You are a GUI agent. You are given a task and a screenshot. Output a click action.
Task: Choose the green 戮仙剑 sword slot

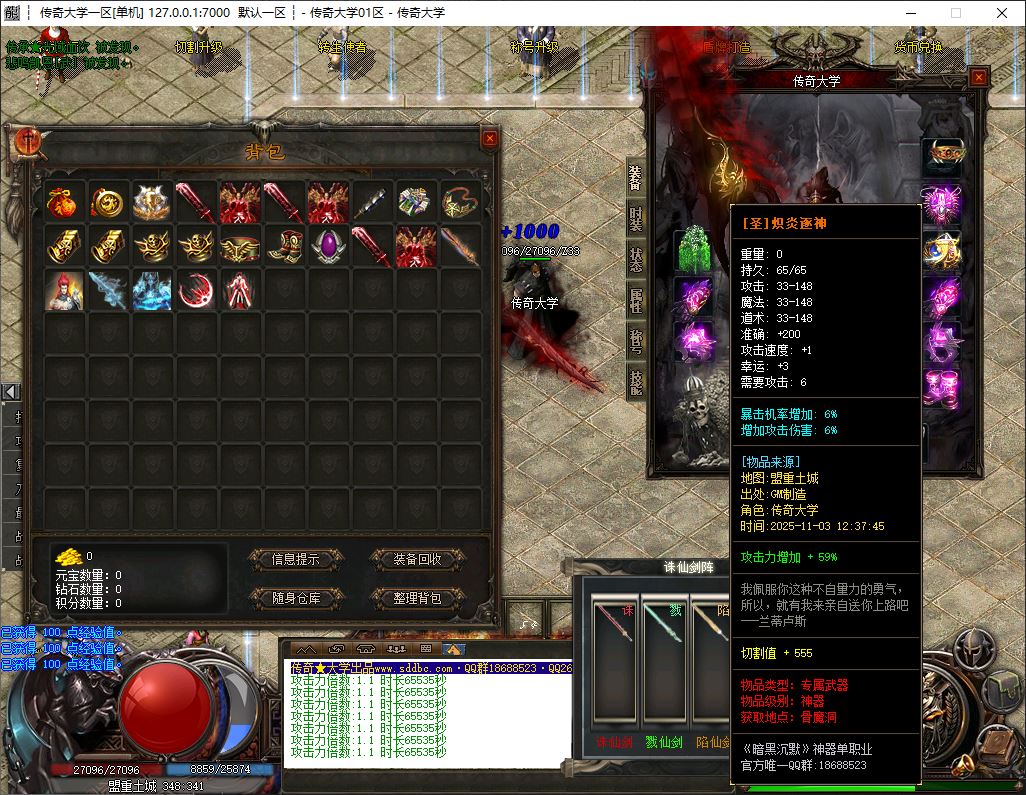click(664, 668)
